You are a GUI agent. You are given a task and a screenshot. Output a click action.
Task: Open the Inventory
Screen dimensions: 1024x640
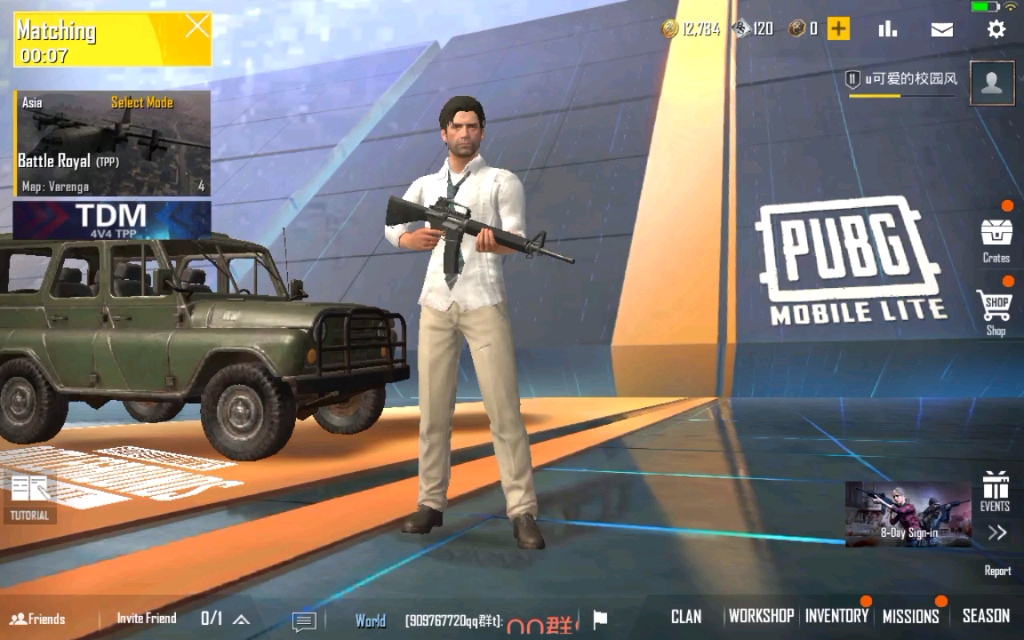[x=837, y=616]
